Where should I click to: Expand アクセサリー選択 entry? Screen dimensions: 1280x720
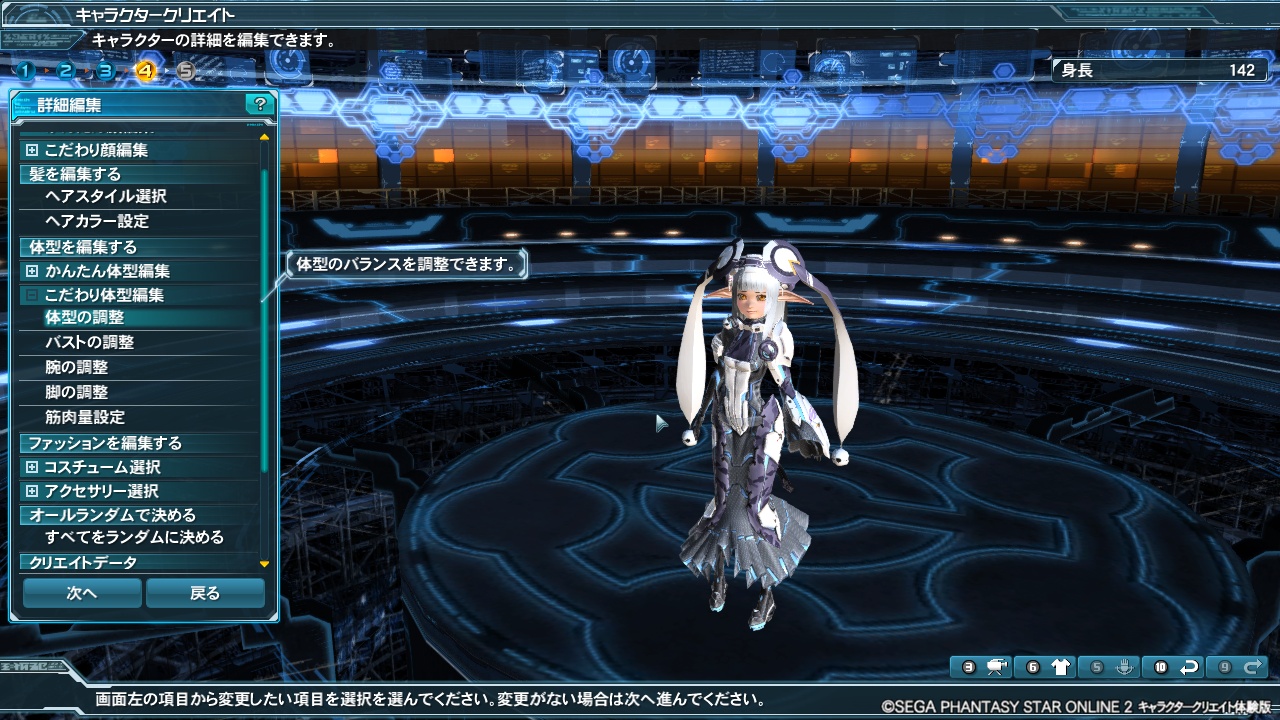[33, 491]
